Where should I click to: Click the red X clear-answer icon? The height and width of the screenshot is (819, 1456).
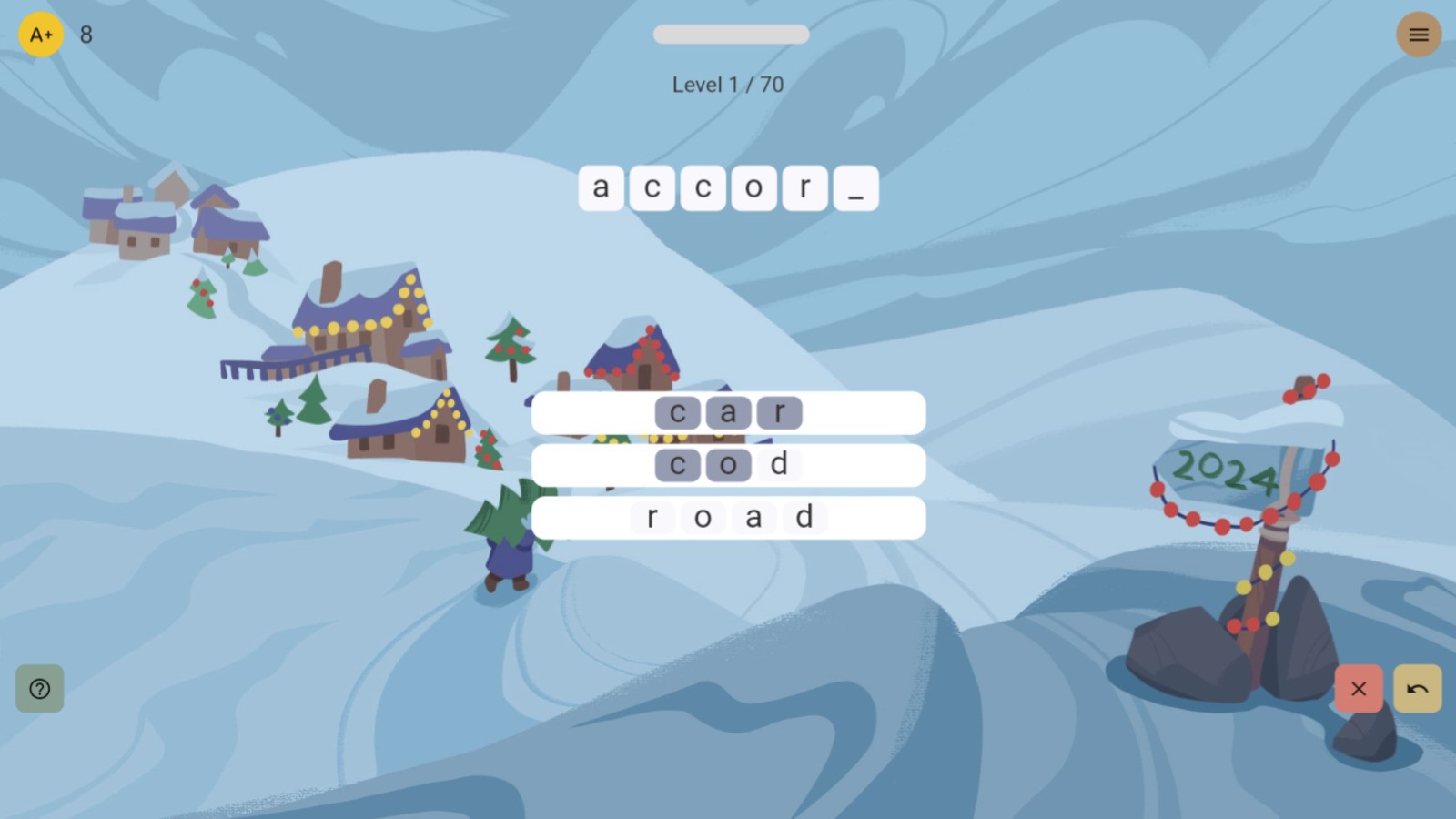[x=1359, y=689]
